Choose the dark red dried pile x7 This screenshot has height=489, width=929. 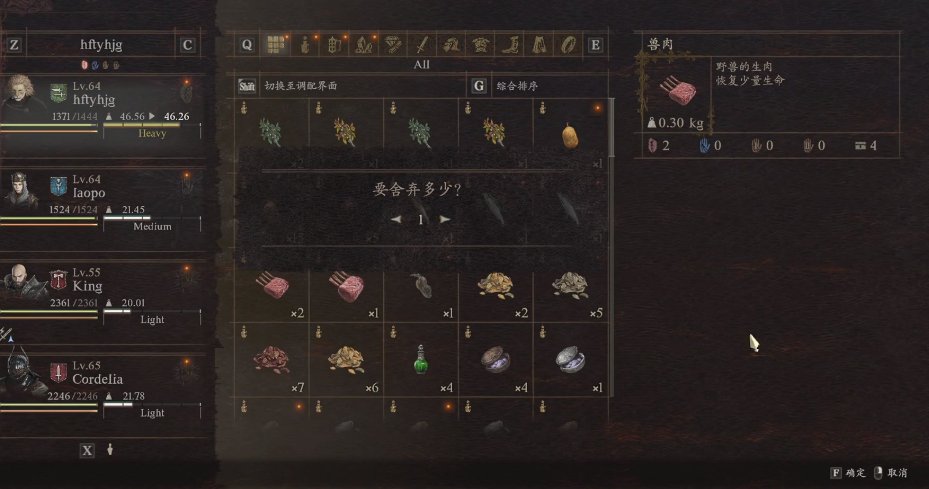pos(272,359)
